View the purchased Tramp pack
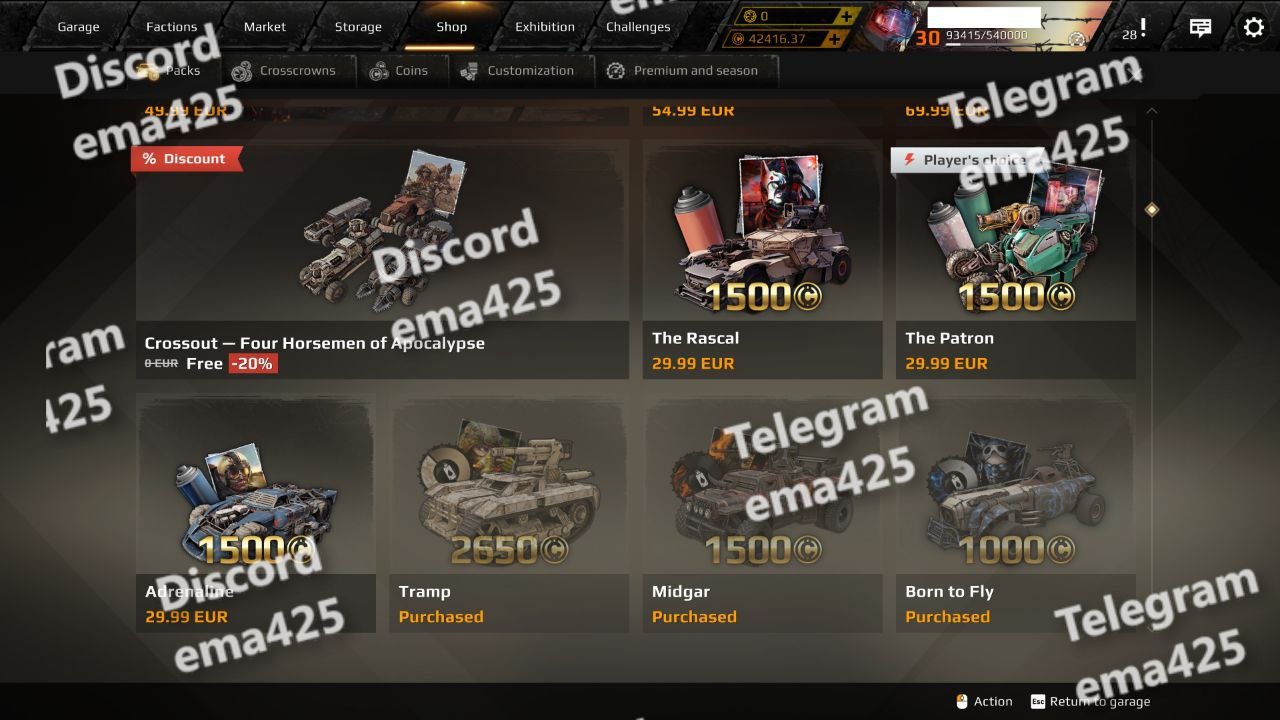The width and height of the screenshot is (1280, 720). point(509,512)
